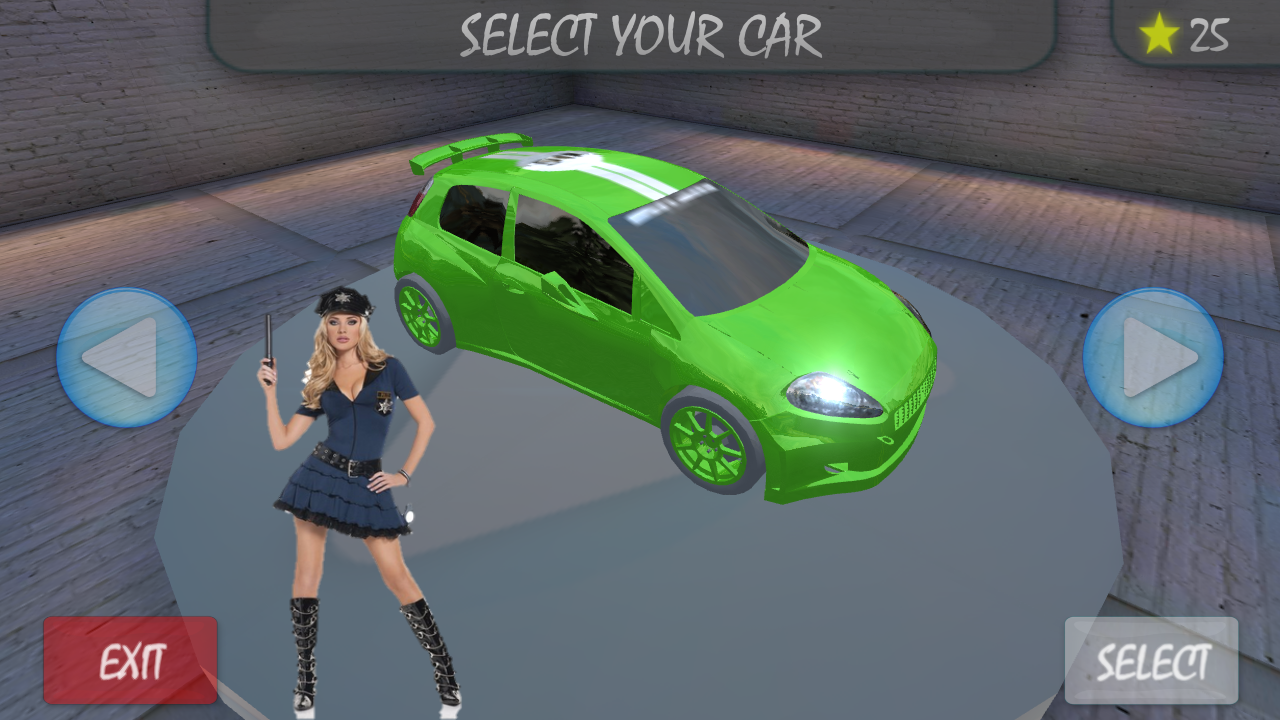The height and width of the screenshot is (720, 1280).
Task: Click the SELECT YOUR CAR title banner
Action: tap(640, 35)
